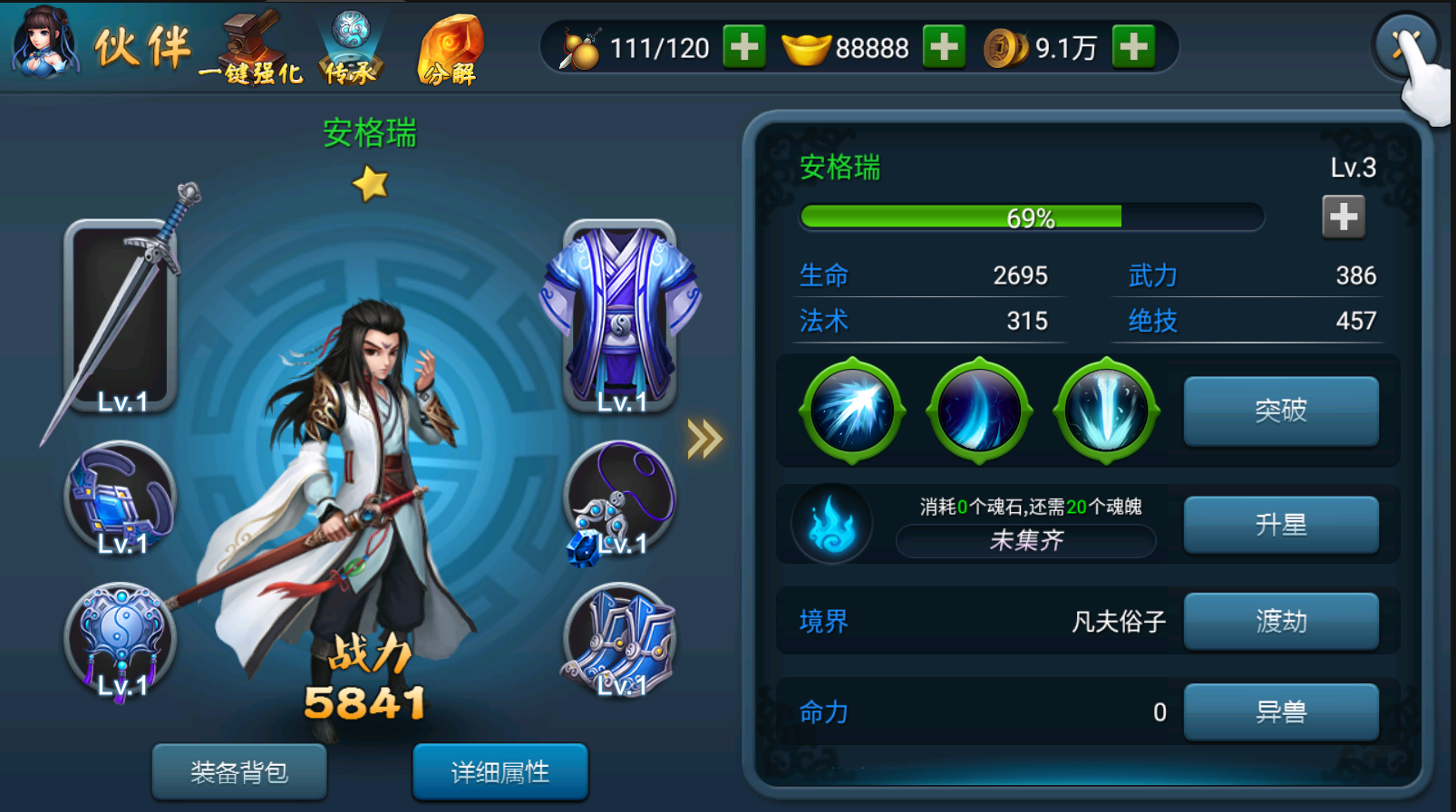Close the companion screen
Image resolution: width=1456 pixels, height=812 pixels.
[1405, 43]
